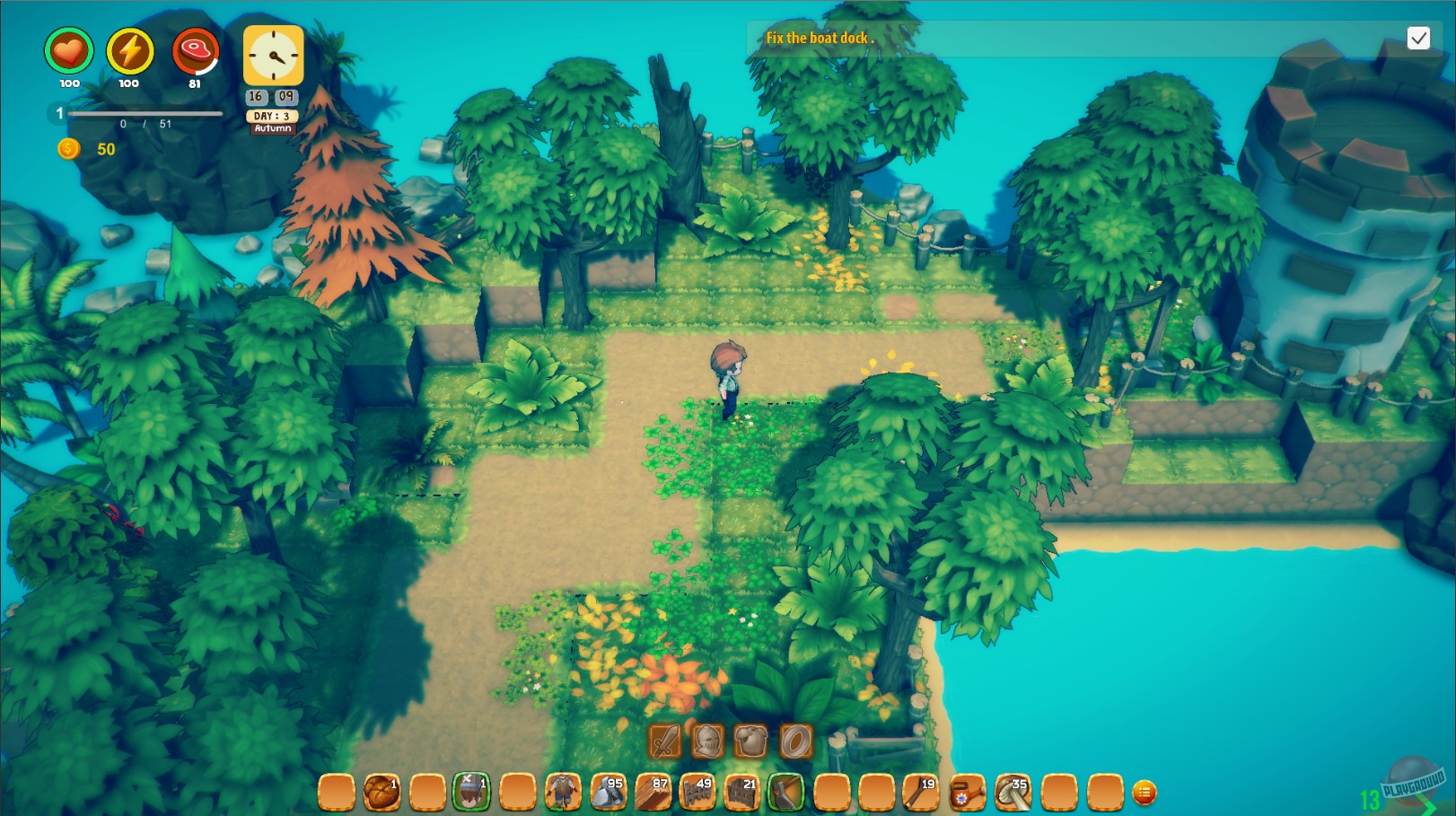Toggle the hat cosmetic hotbar slot
Viewport: 1456px width, 816px height.
(x=475, y=790)
